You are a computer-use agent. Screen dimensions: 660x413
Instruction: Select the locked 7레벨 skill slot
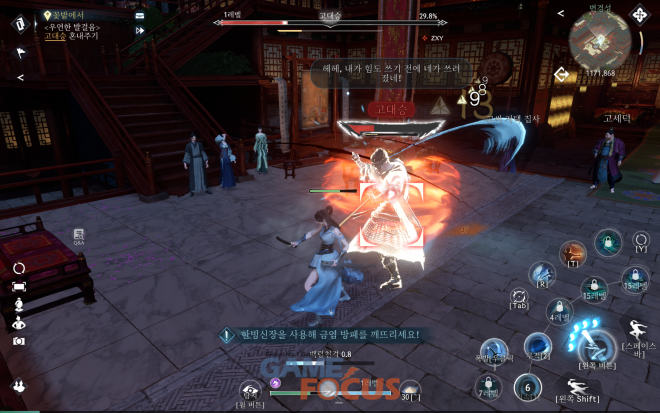tap(487, 386)
